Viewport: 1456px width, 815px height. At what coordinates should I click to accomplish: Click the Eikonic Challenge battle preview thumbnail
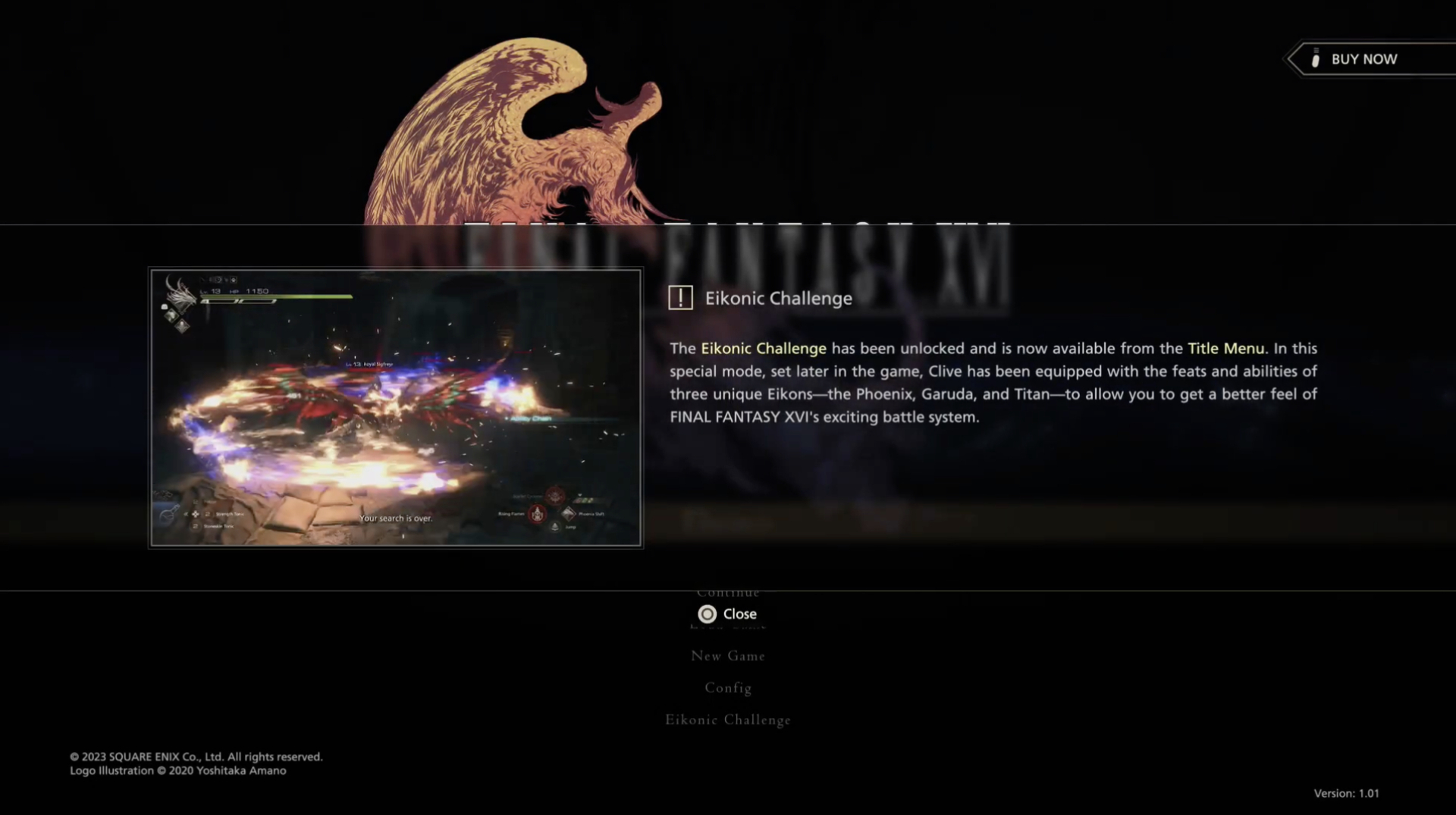pos(396,408)
